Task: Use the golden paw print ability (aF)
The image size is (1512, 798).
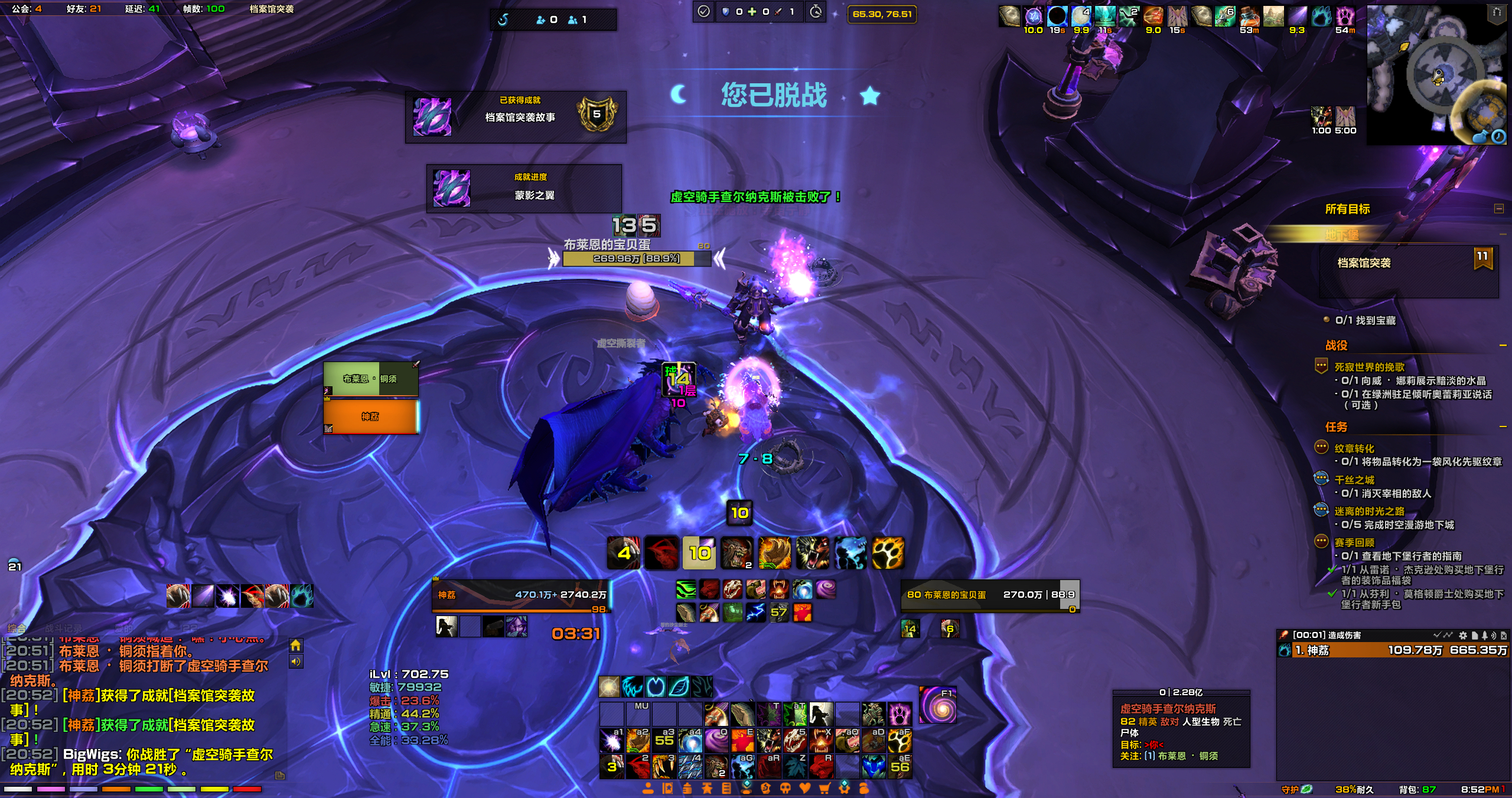Action: pos(900,741)
